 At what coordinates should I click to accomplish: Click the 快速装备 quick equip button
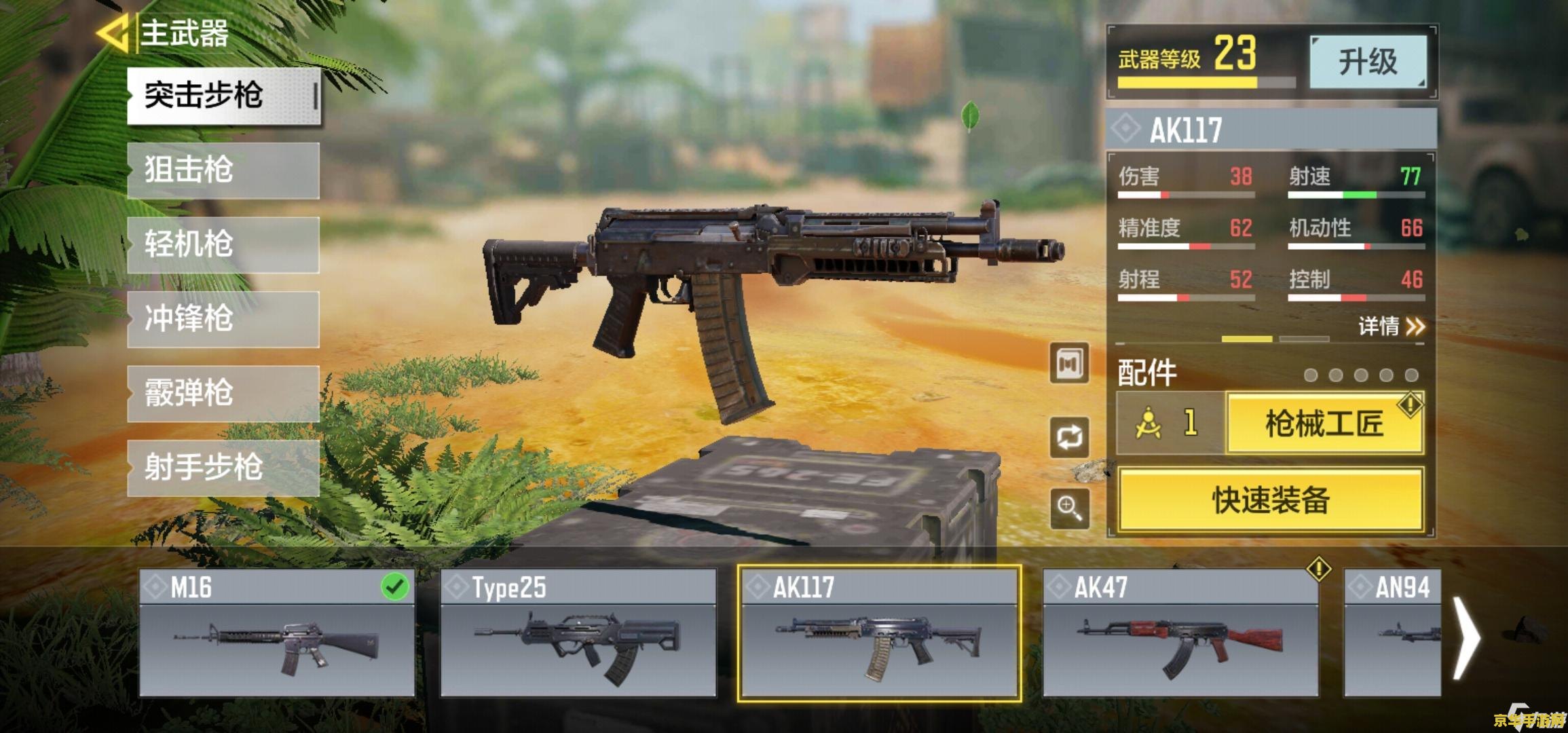click(1271, 500)
